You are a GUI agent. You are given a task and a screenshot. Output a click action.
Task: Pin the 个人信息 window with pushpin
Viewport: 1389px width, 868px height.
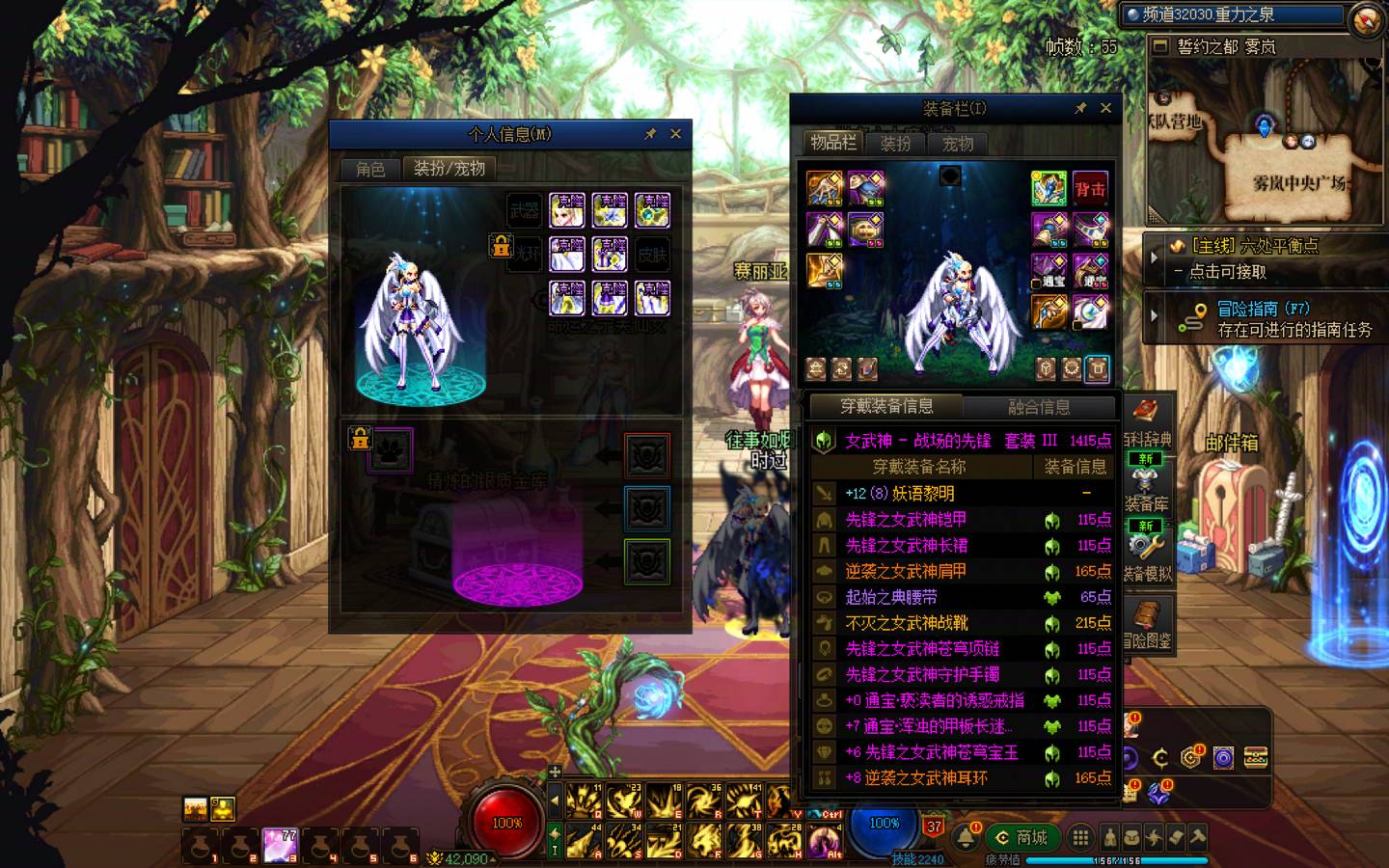(x=650, y=134)
